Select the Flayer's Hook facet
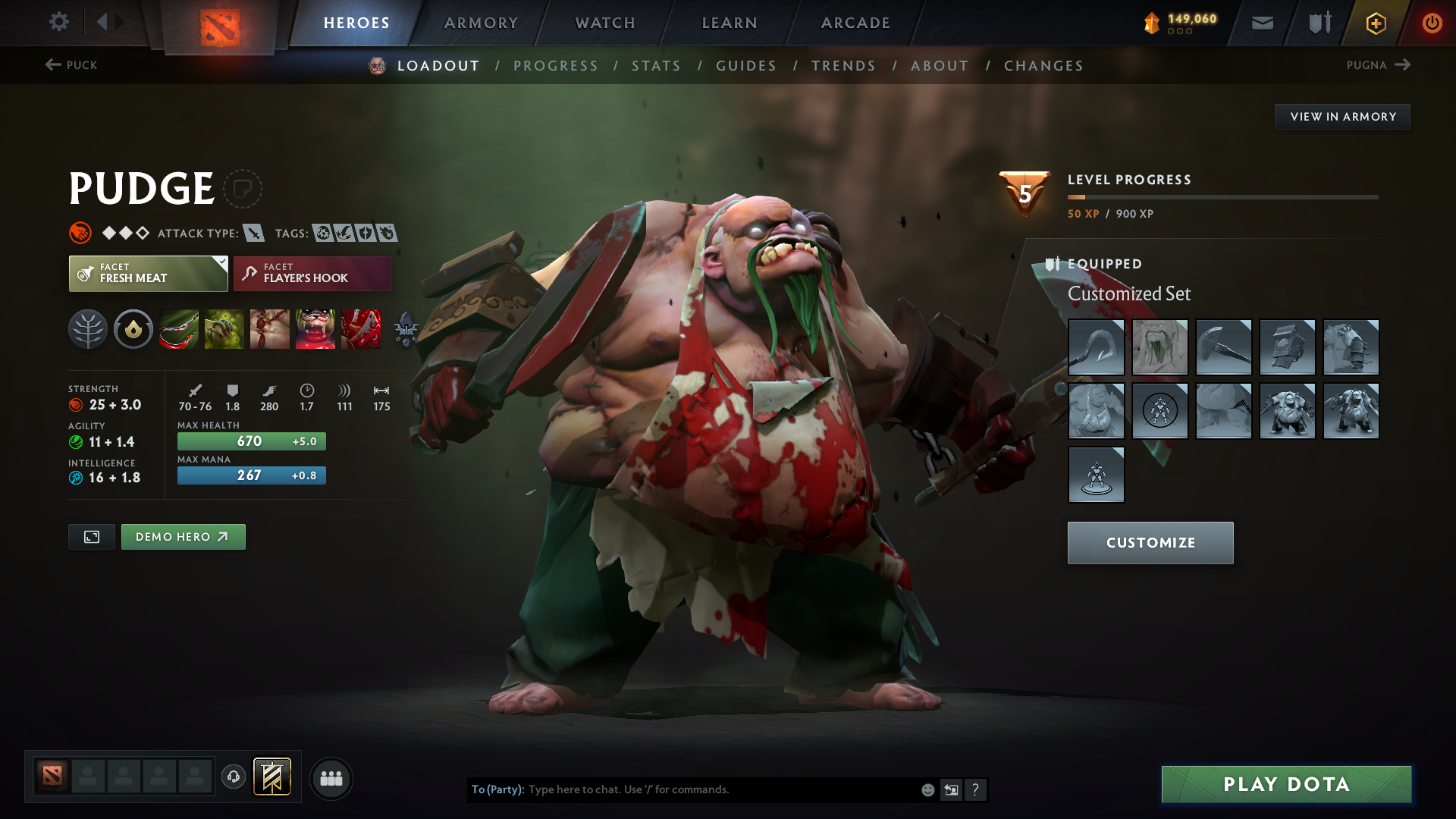 coord(311,273)
